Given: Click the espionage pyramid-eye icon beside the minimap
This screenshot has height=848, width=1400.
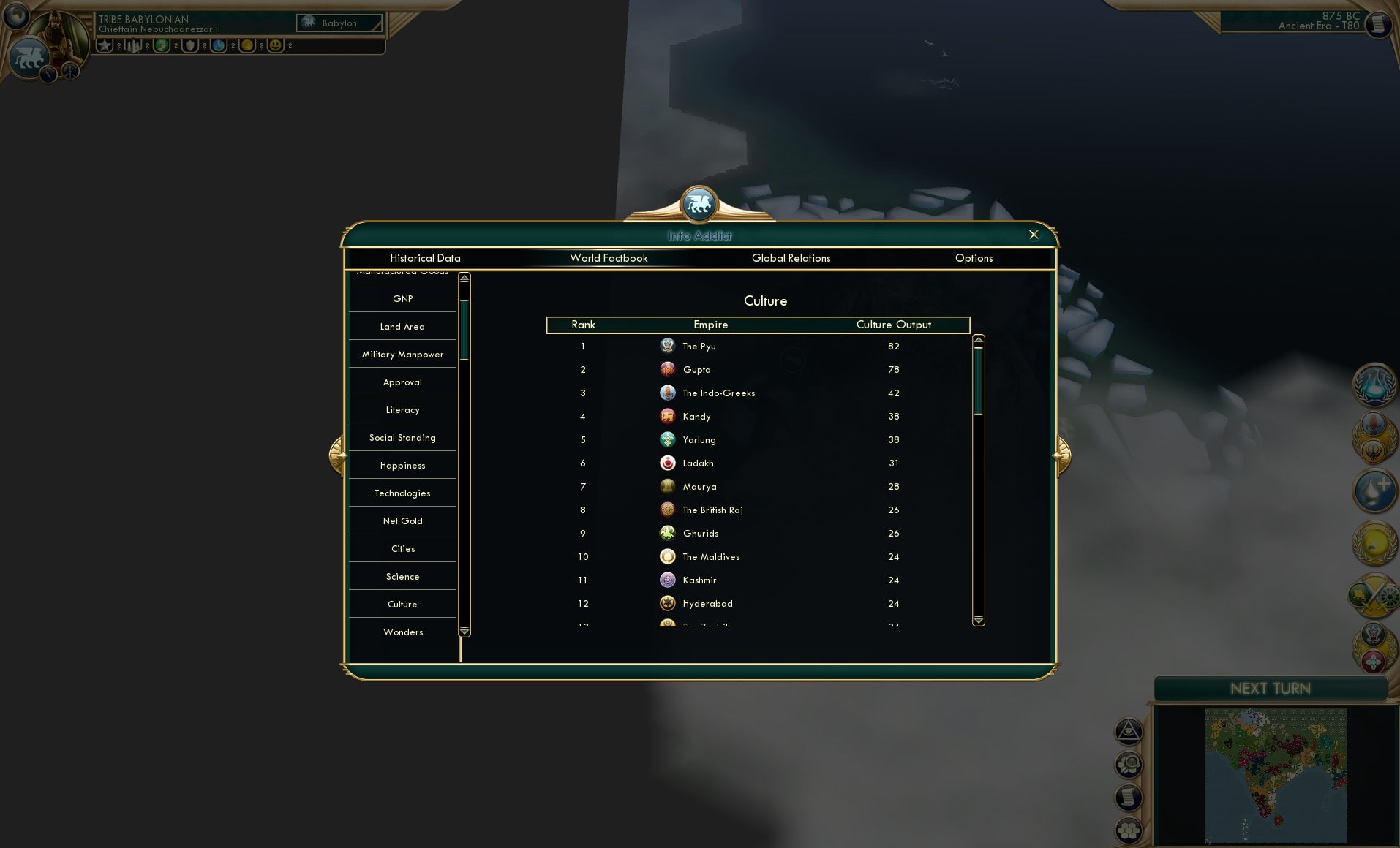Looking at the screenshot, I should 1129,731.
